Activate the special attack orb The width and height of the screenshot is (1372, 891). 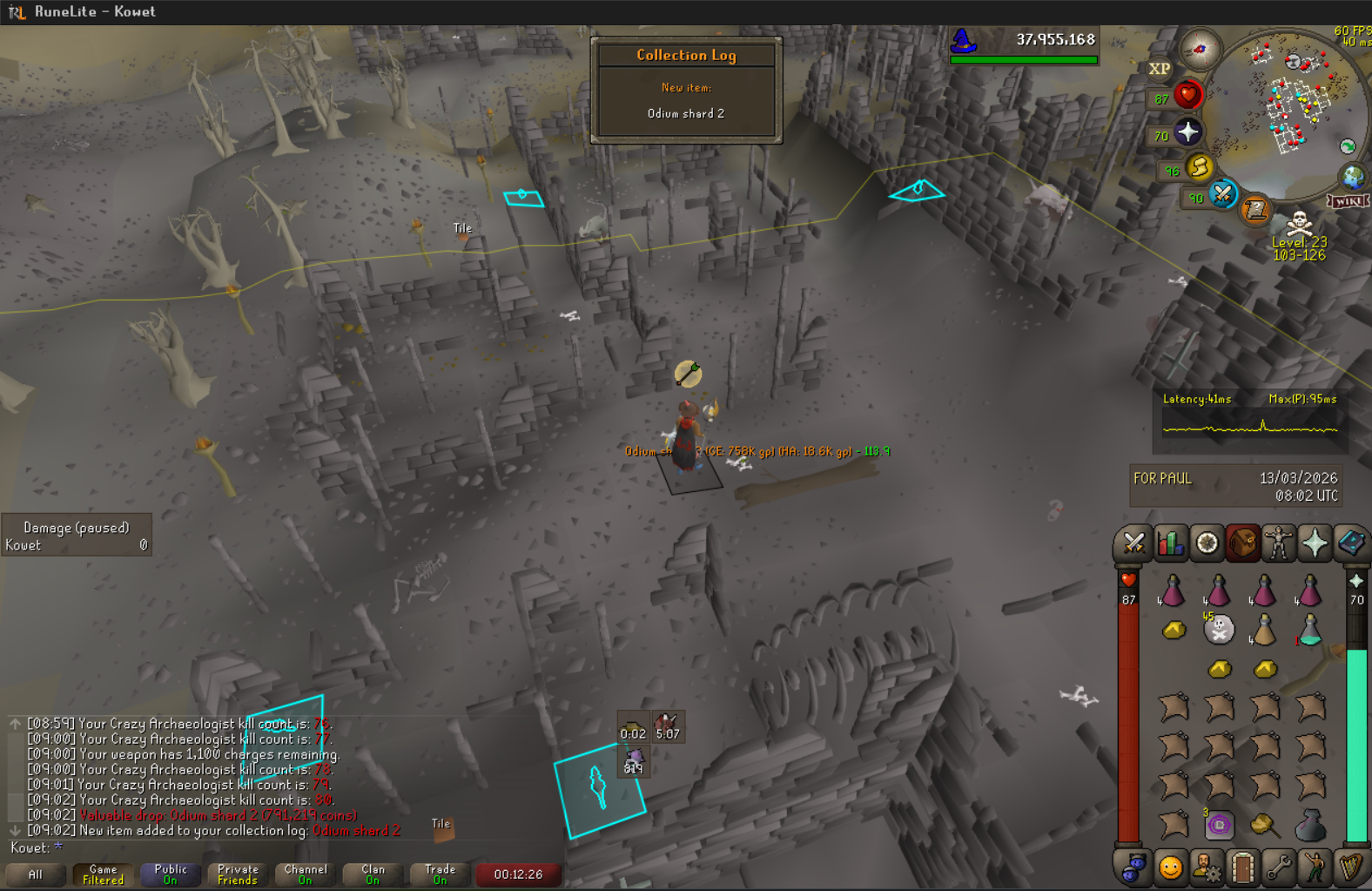pyautogui.click(x=1222, y=194)
